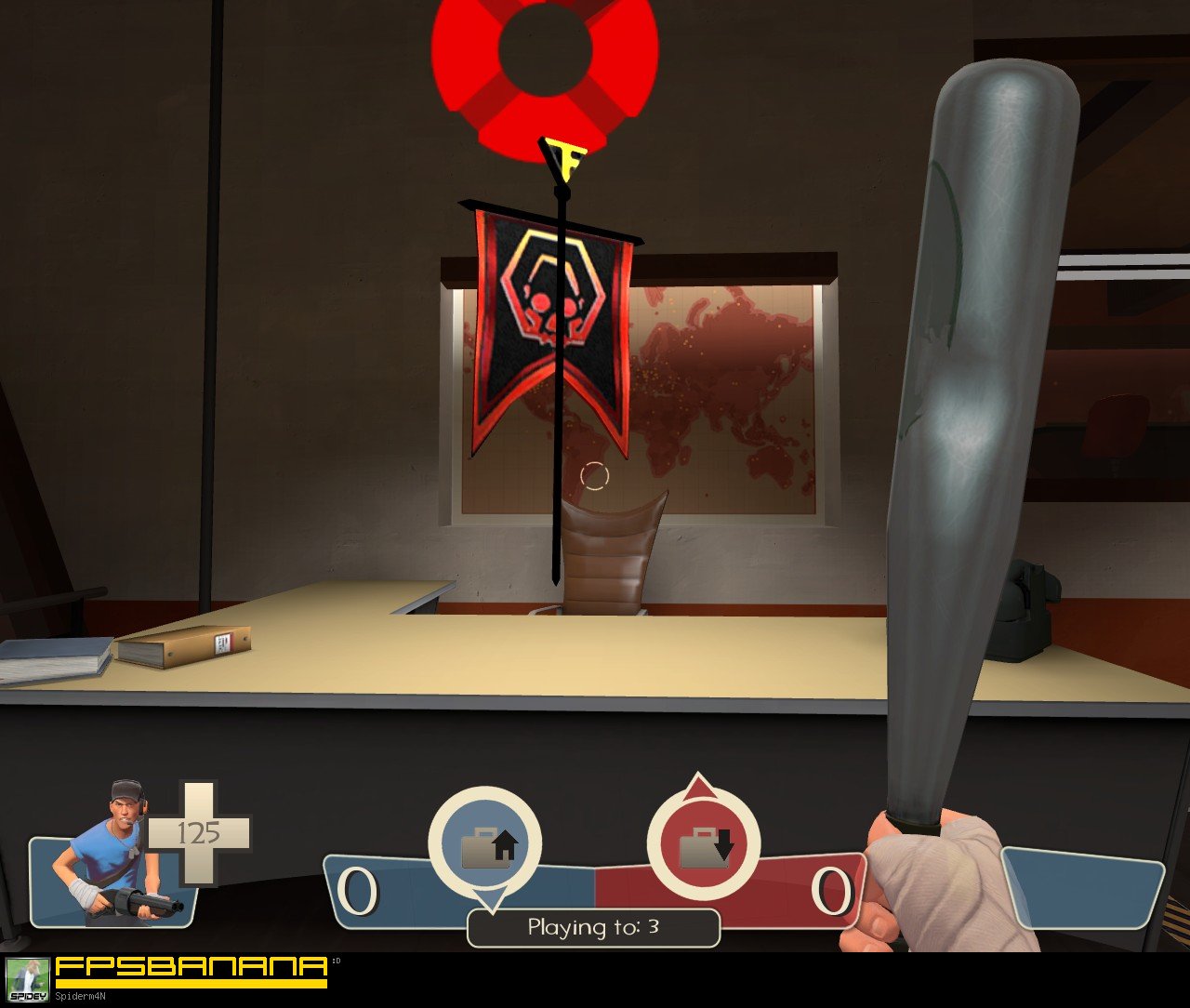Image resolution: width=1190 pixels, height=1008 pixels.
Task: Click the health cross symbol
Action: tap(198, 835)
